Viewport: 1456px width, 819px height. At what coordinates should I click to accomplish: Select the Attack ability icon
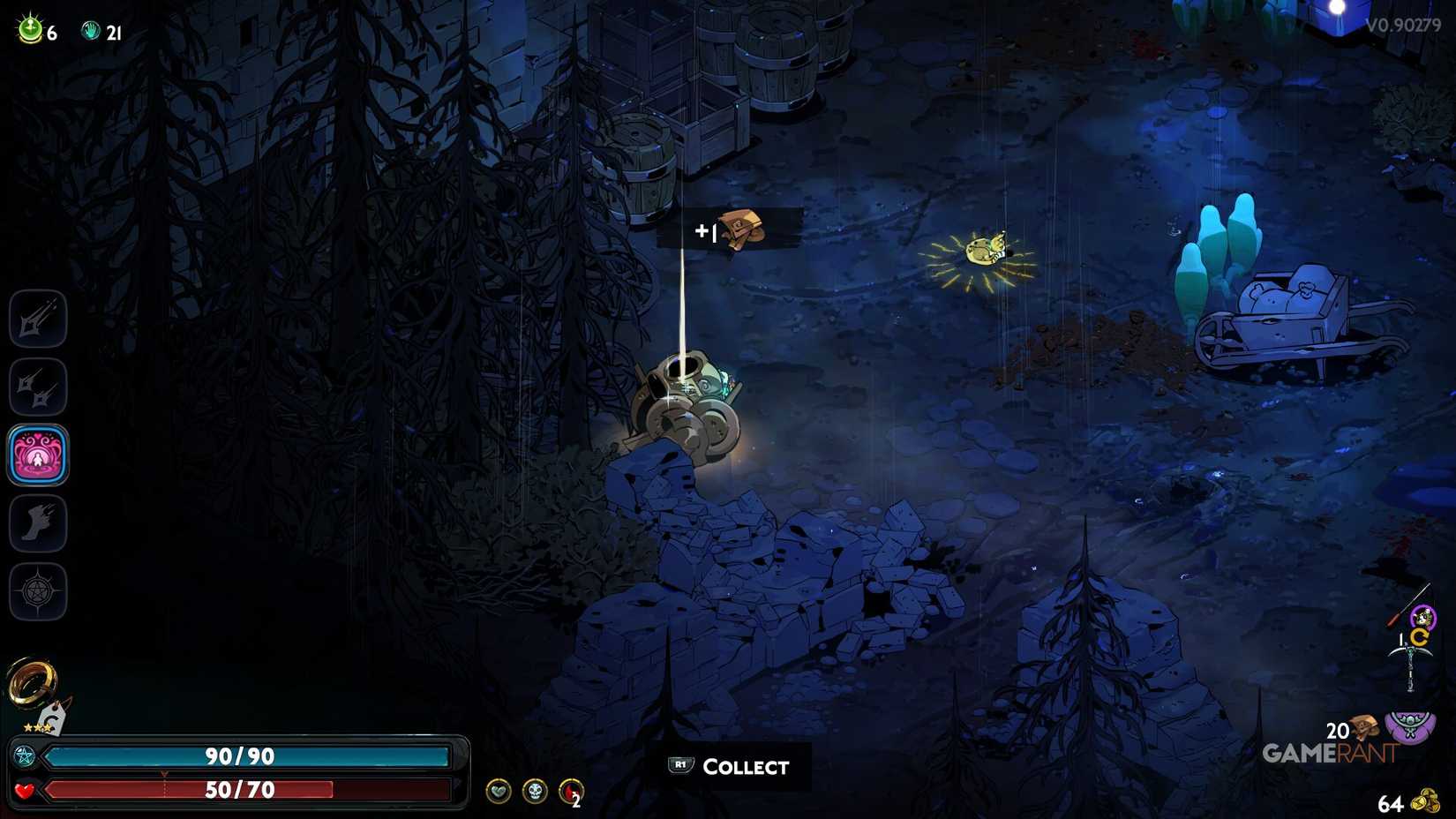(38, 318)
